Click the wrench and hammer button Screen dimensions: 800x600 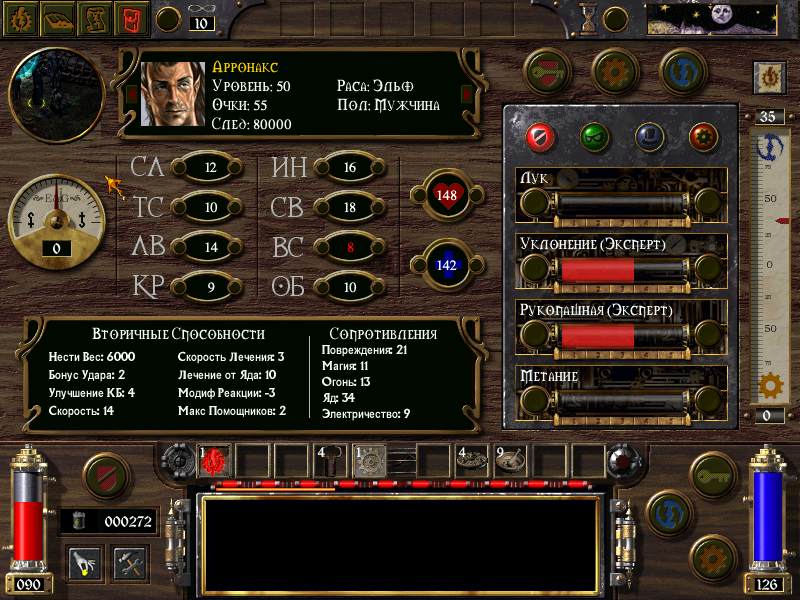coord(130,563)
